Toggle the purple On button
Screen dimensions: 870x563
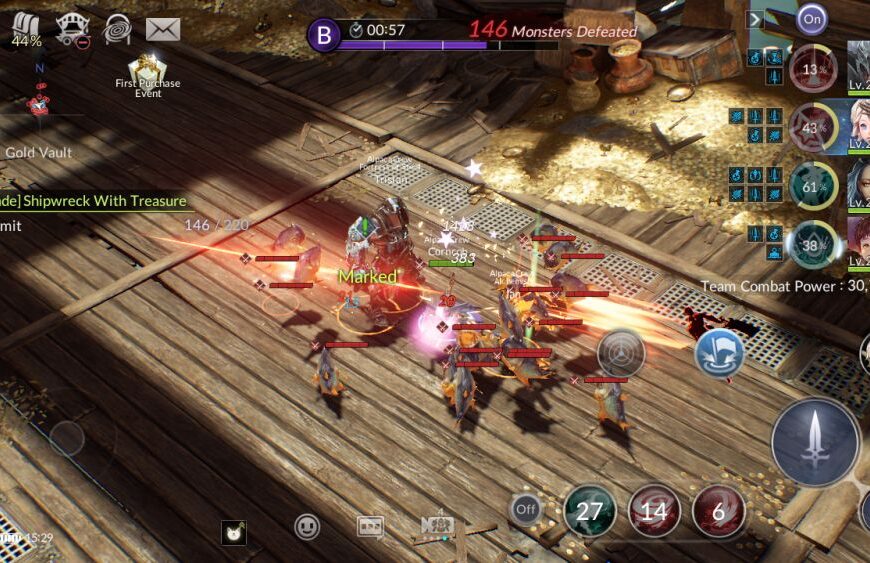pos(812,18)
